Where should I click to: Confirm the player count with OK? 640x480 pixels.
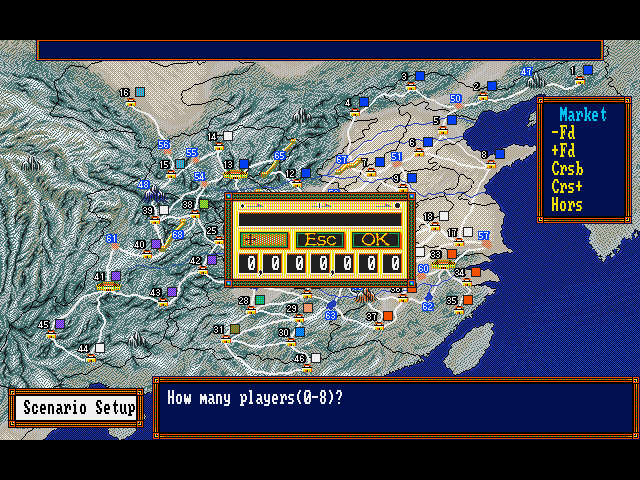376,240
